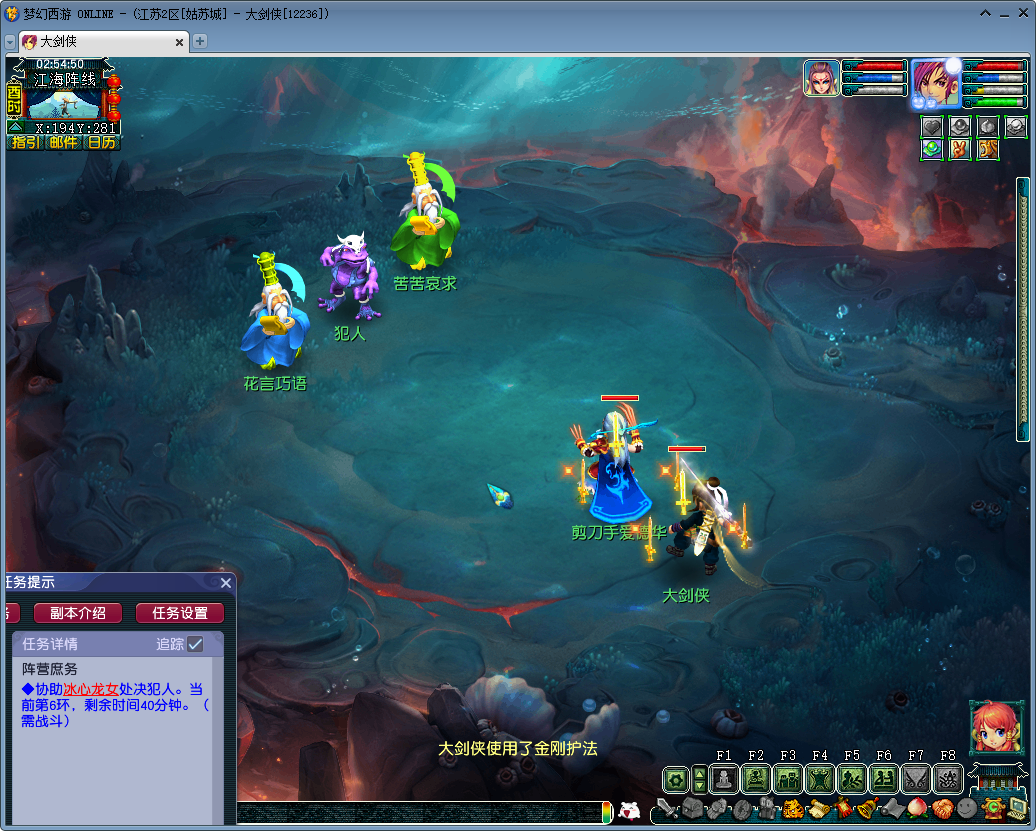Open the 指引 guide button
Screen dimensions: 1036x831
coord(25,142)
